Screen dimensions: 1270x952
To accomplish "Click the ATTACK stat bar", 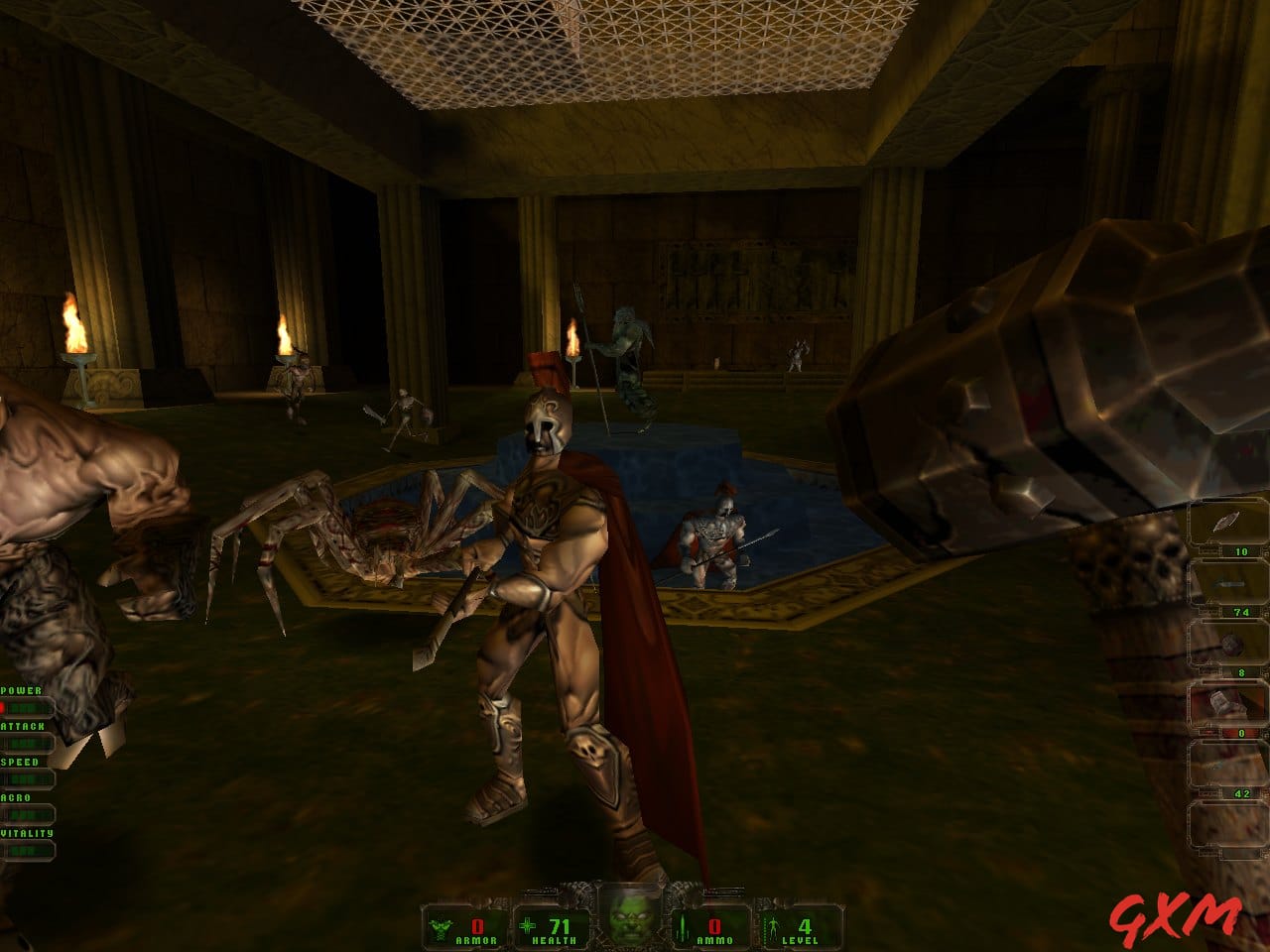I will click(x=28, y=742).
